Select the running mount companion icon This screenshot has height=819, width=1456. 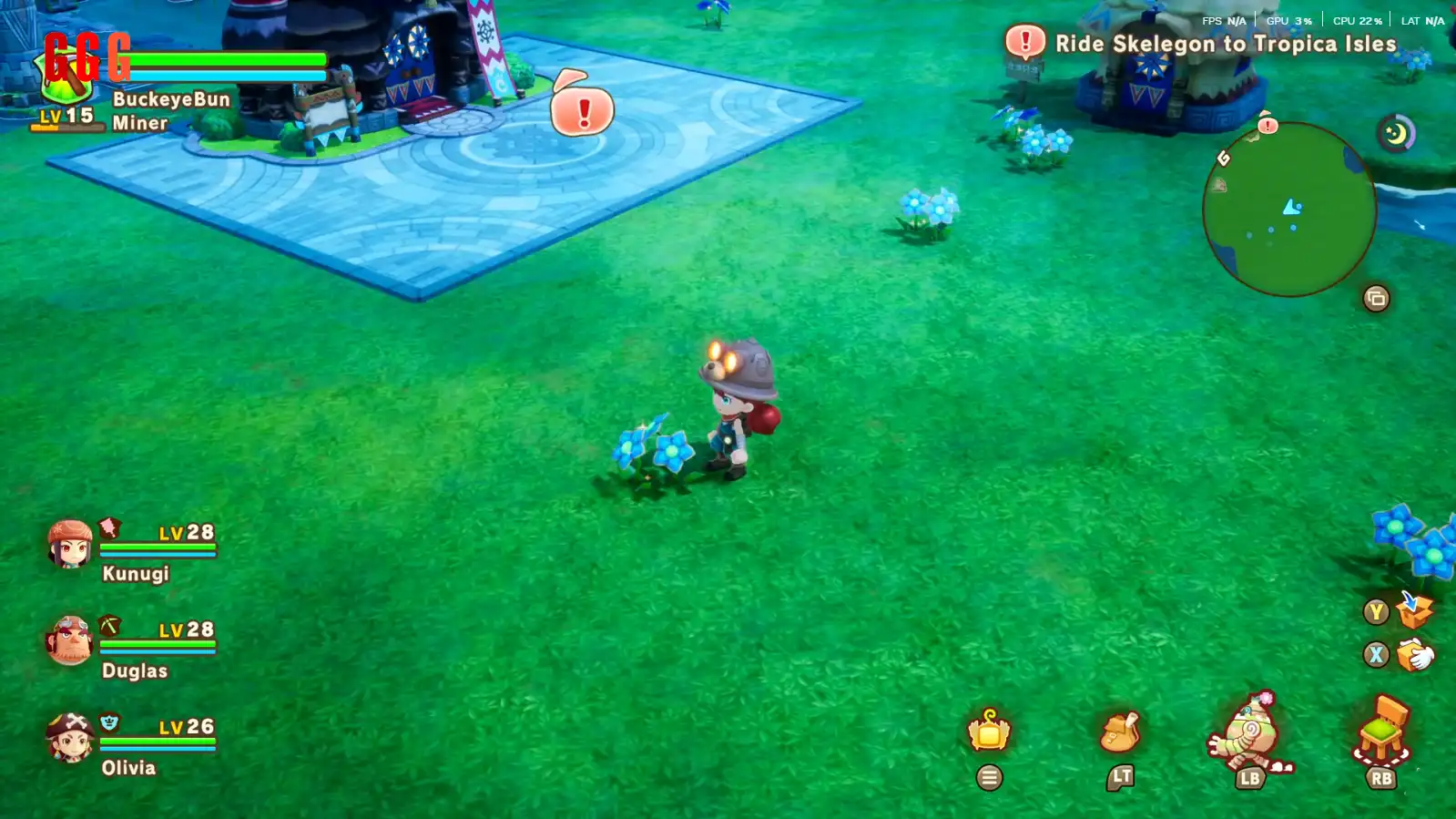(1249, 734)
